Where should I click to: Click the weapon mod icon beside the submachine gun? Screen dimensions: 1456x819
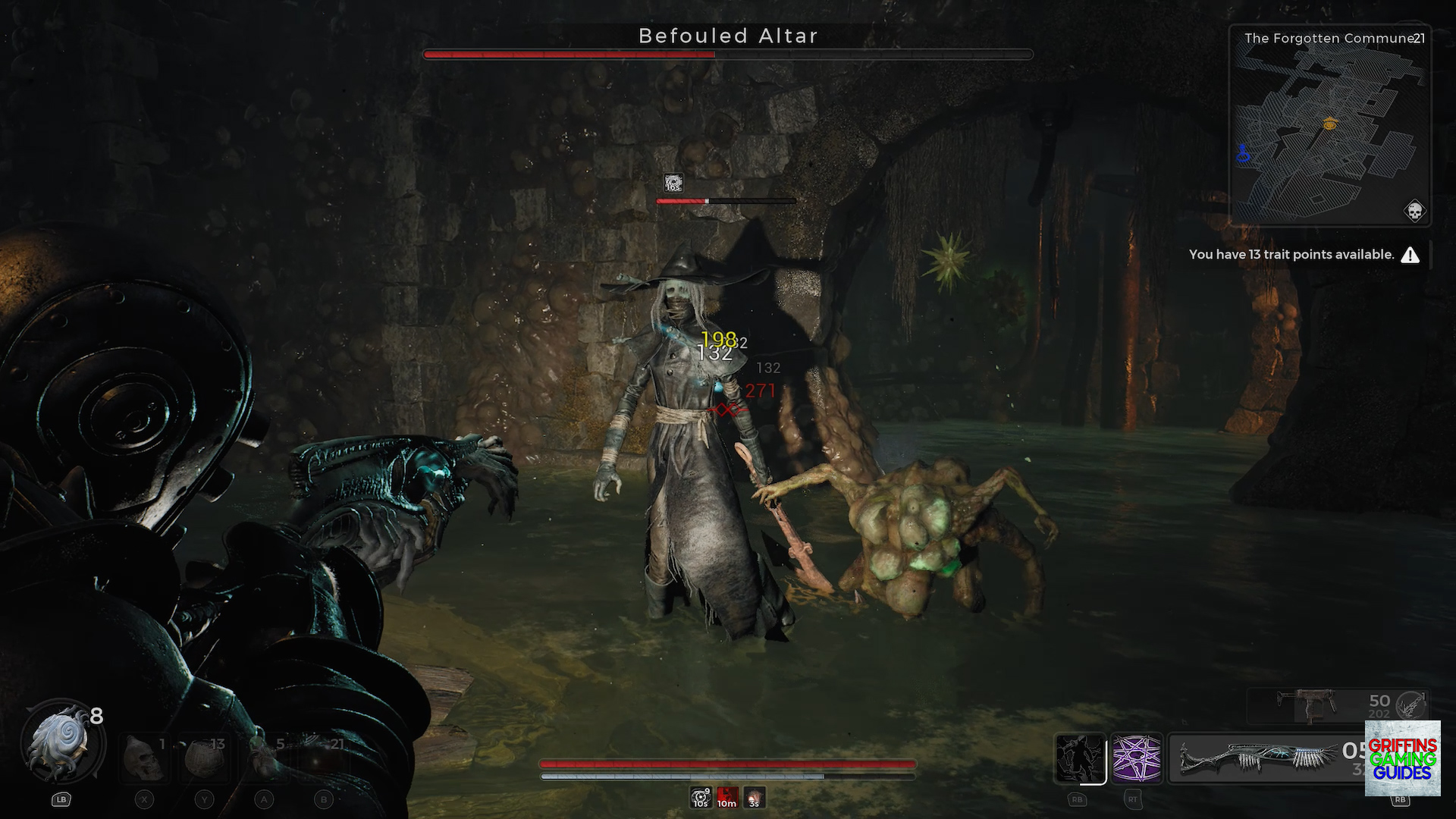pos(1411,705)
